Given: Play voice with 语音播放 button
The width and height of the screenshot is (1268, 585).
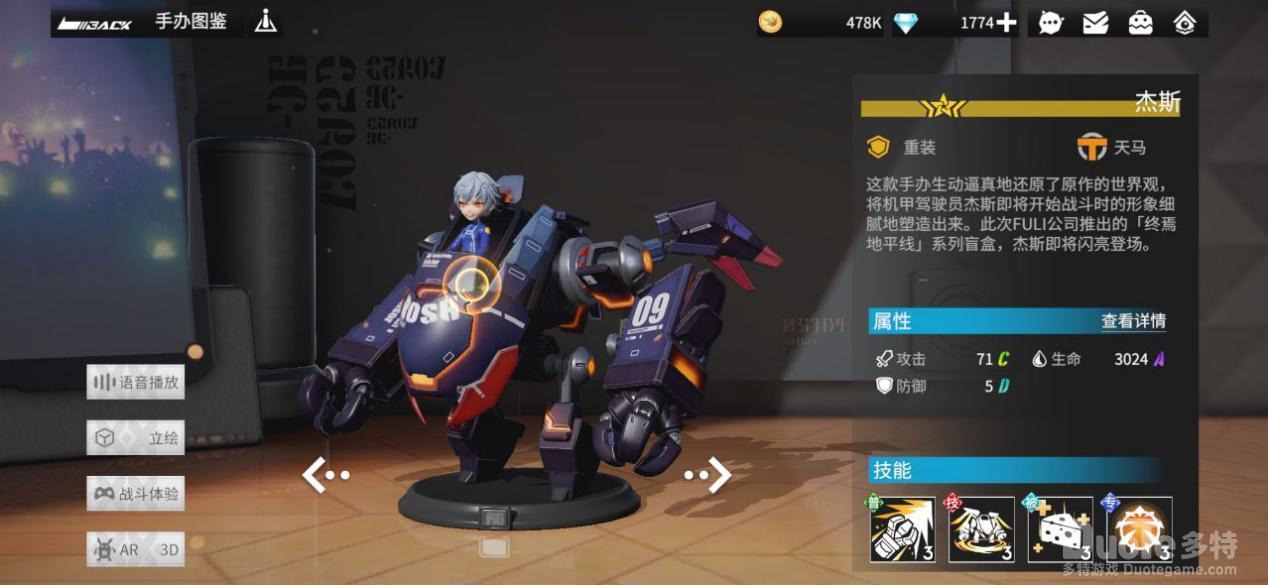Looking at the screenshot, I should pyautogui.click(x=136, y=382).
